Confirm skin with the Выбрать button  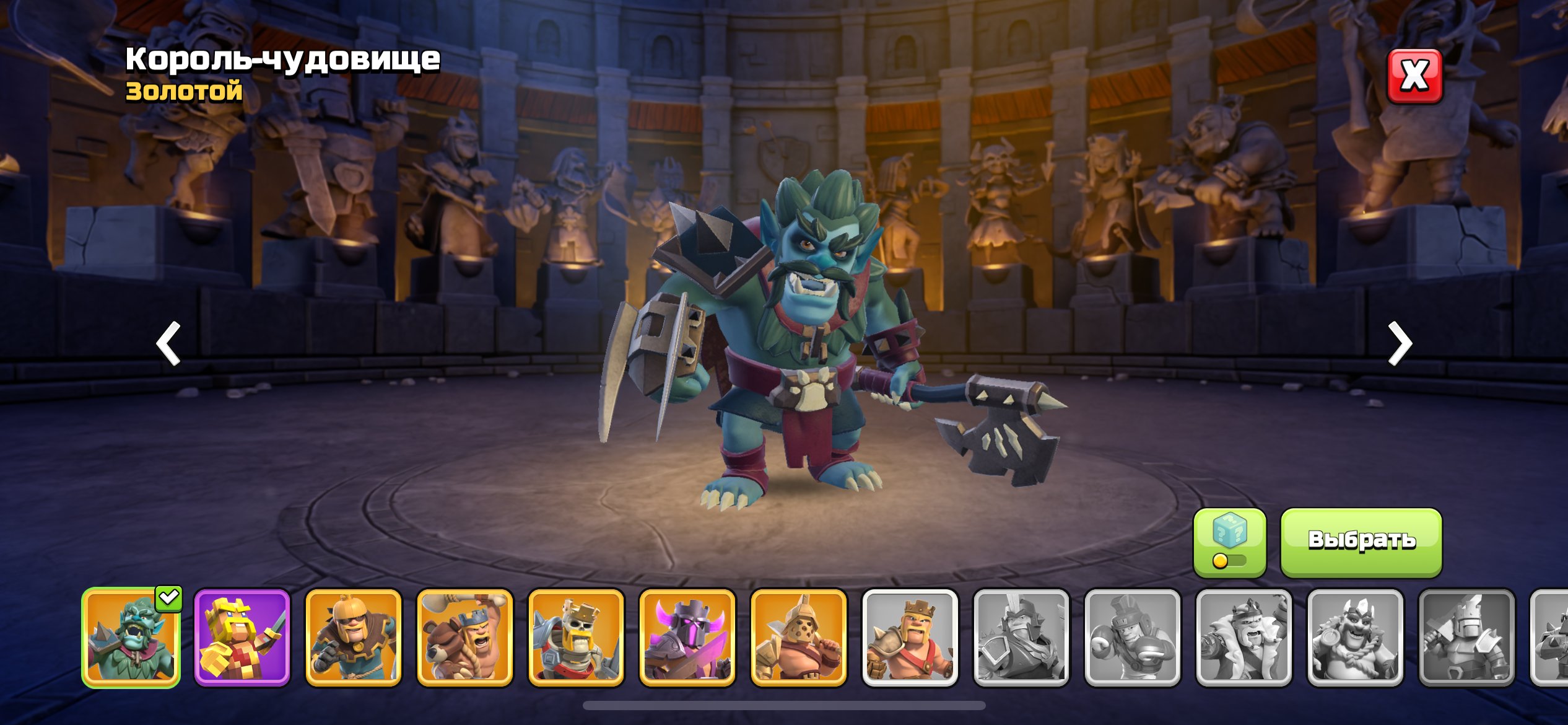pos(1361,541)
